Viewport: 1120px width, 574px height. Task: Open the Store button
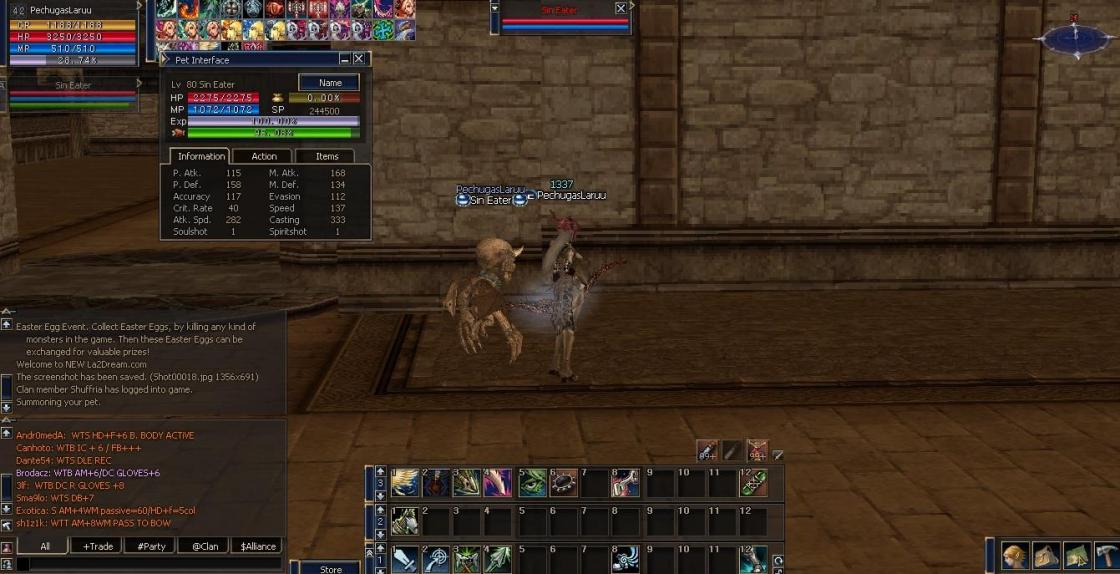pos(330,568)
